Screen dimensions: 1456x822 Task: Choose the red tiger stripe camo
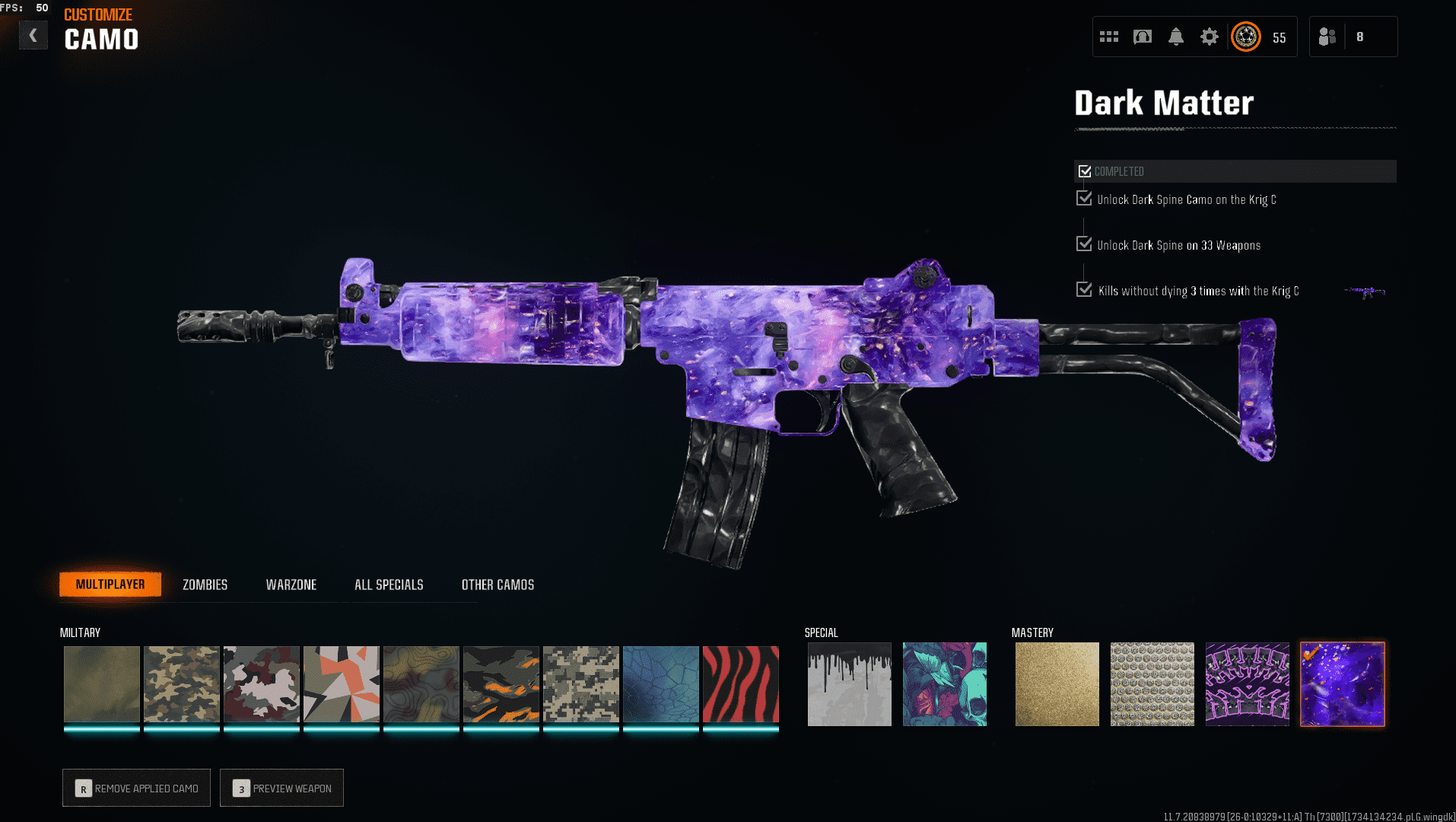click(740, 684)
